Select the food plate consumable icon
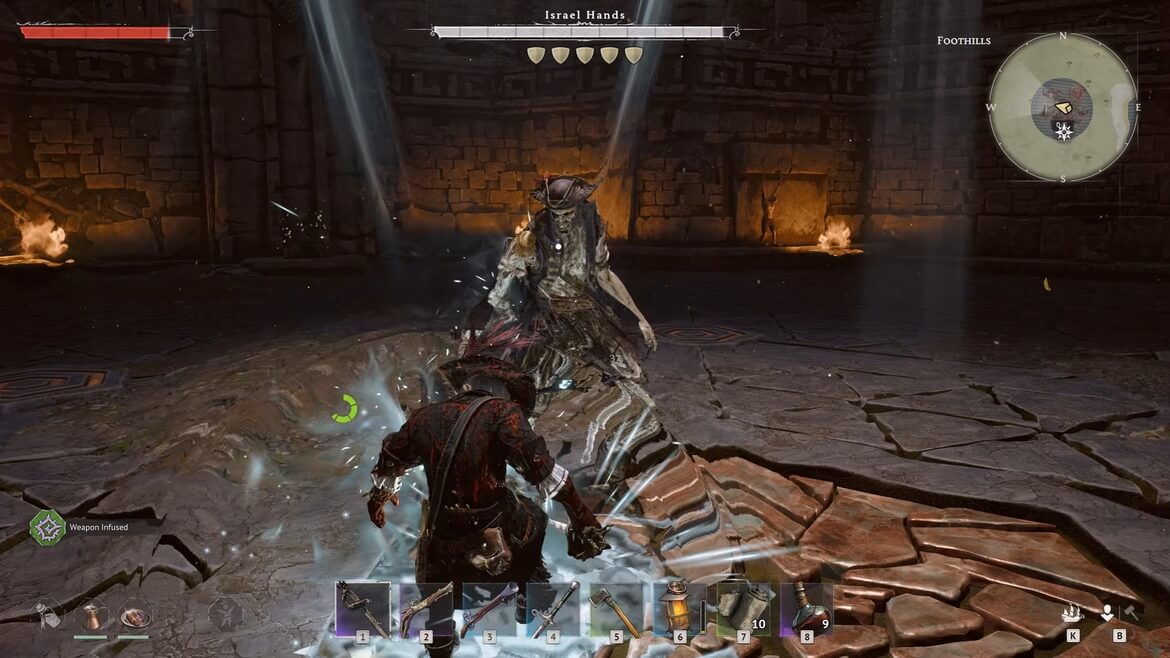 click(134, 613)
